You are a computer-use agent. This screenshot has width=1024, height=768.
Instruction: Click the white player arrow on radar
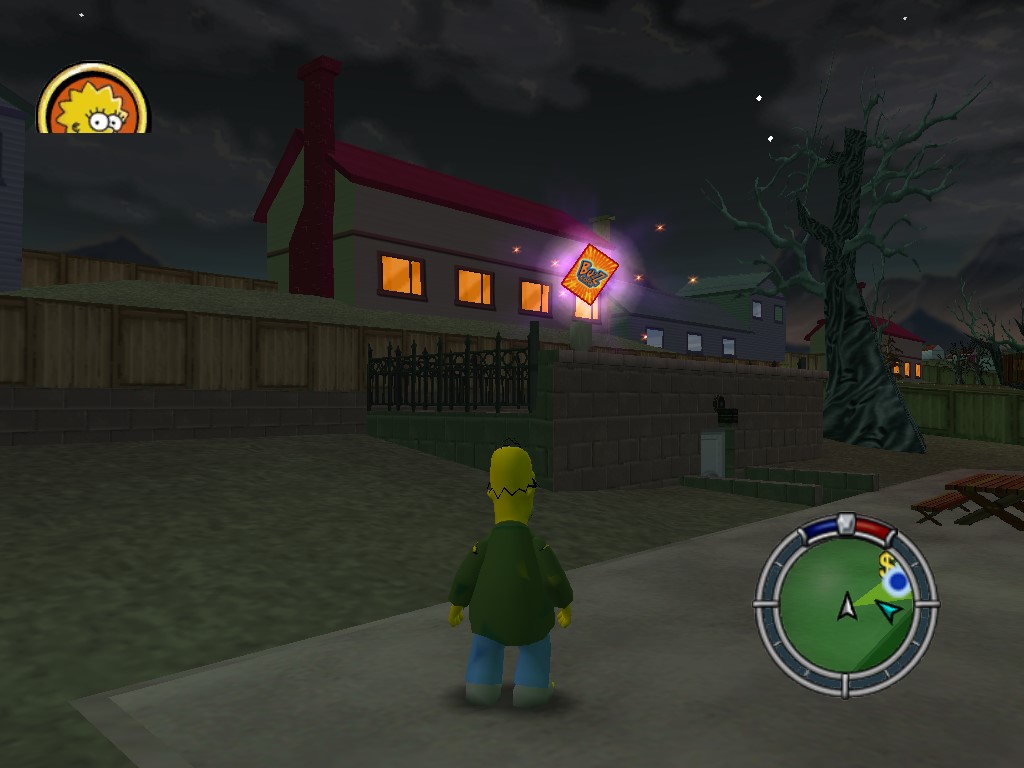(x=847, y=605)
